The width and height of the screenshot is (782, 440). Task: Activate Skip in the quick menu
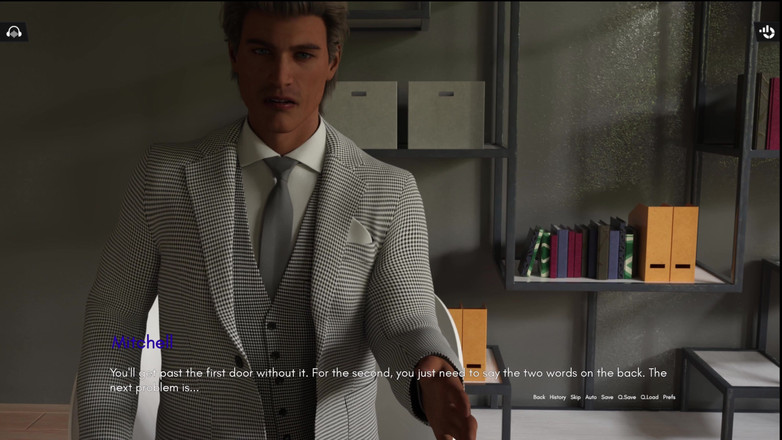575,397
